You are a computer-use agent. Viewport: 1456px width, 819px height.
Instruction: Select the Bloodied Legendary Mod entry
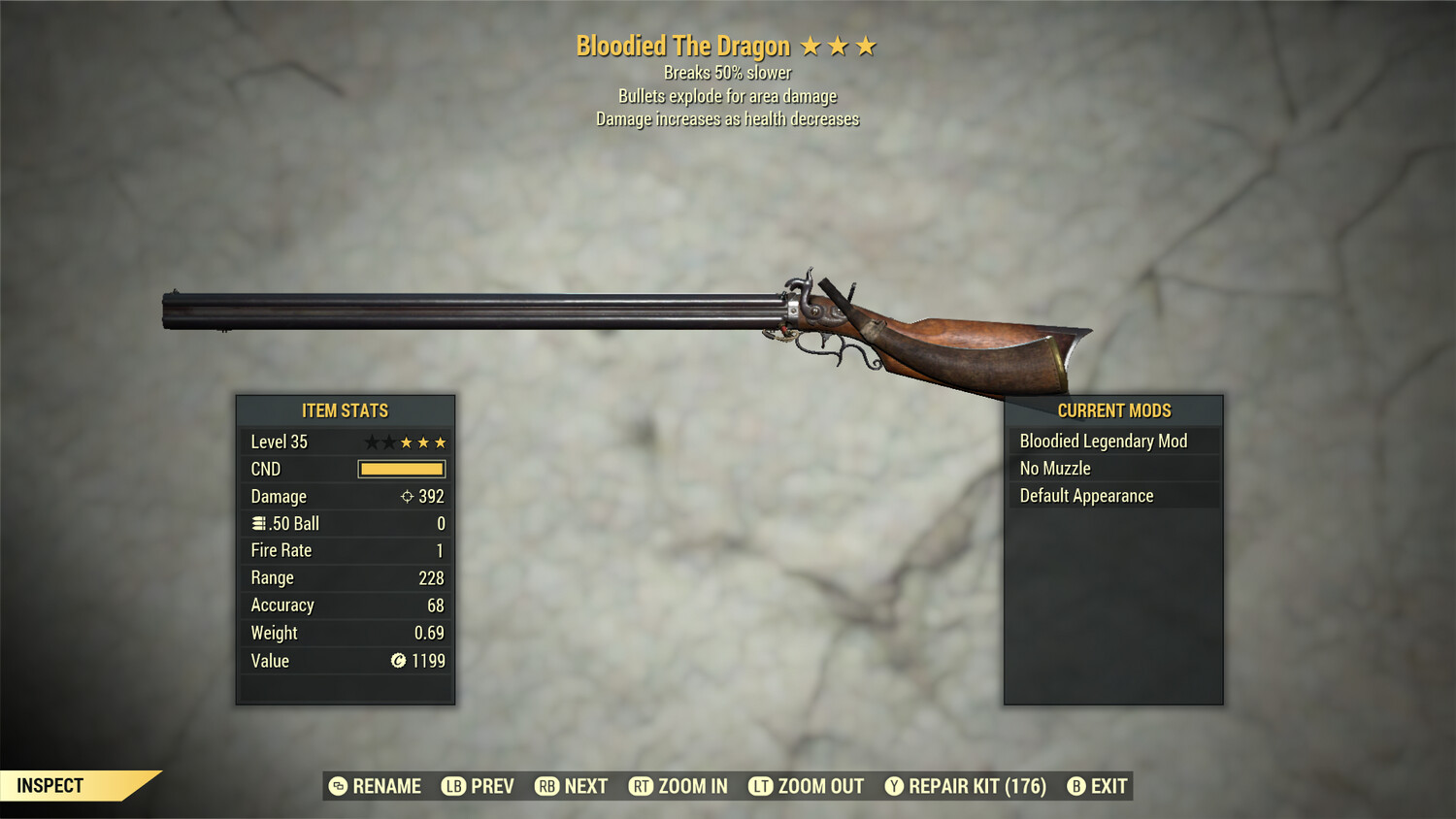(x=1103, y=441)
